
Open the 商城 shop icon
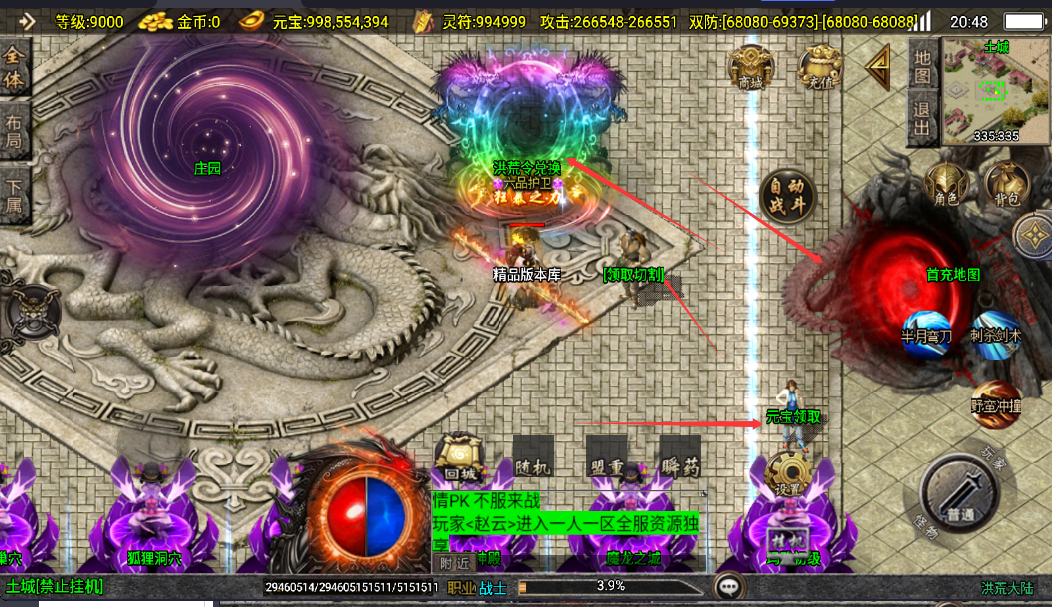coord(750,68)
